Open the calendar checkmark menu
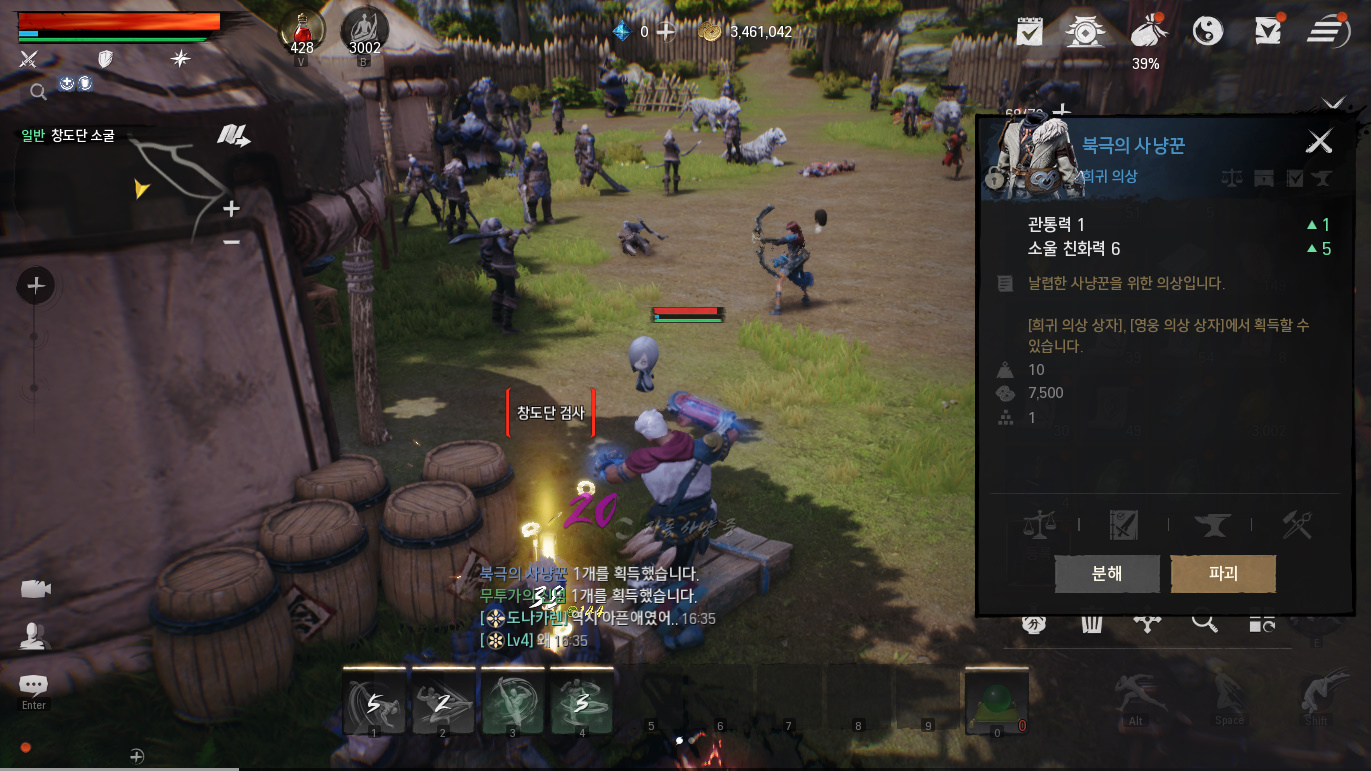Image resolution: width=1371 pixels, height=771 pixels. click(x=1029, y=32)
